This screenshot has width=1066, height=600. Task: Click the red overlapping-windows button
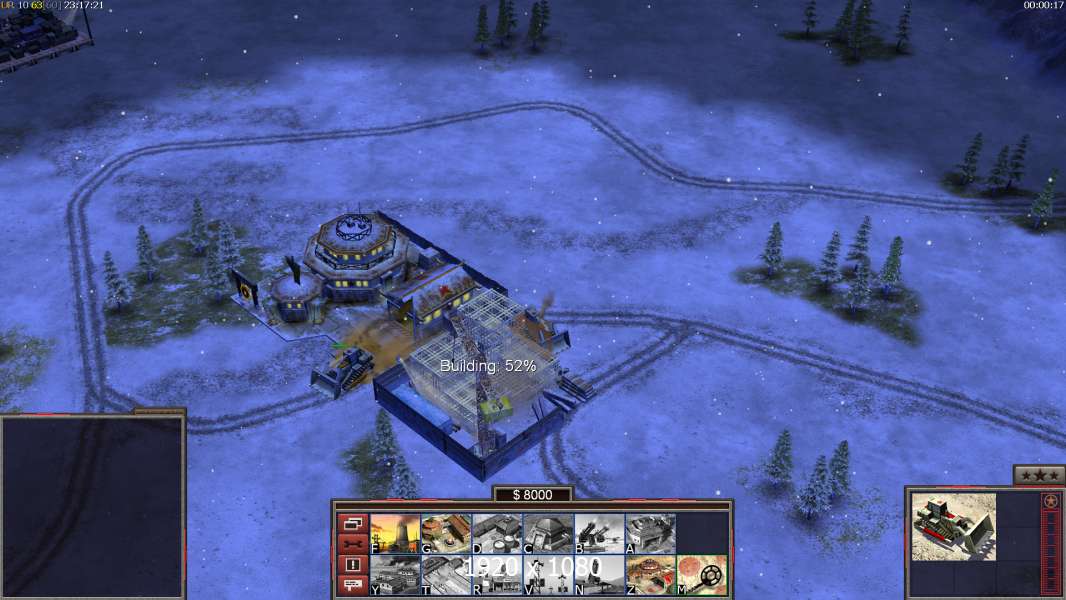click(x=353, y=523)
